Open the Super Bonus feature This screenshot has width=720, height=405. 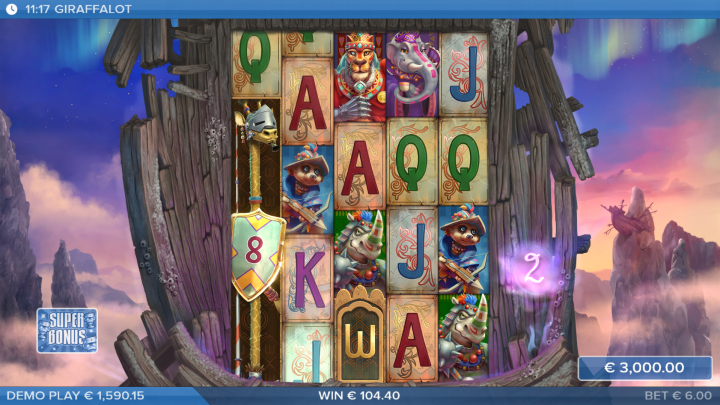67,330
